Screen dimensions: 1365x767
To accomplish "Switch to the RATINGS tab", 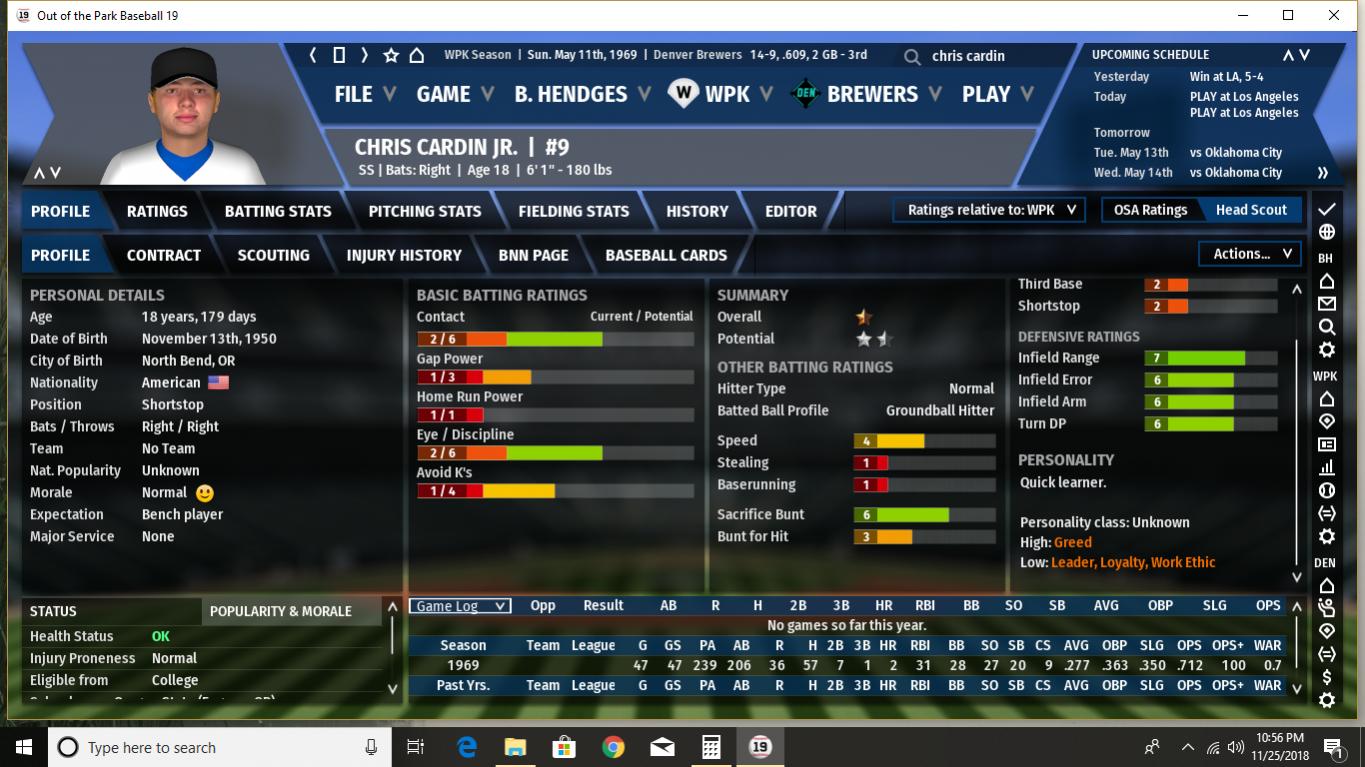I will (157, 211).
